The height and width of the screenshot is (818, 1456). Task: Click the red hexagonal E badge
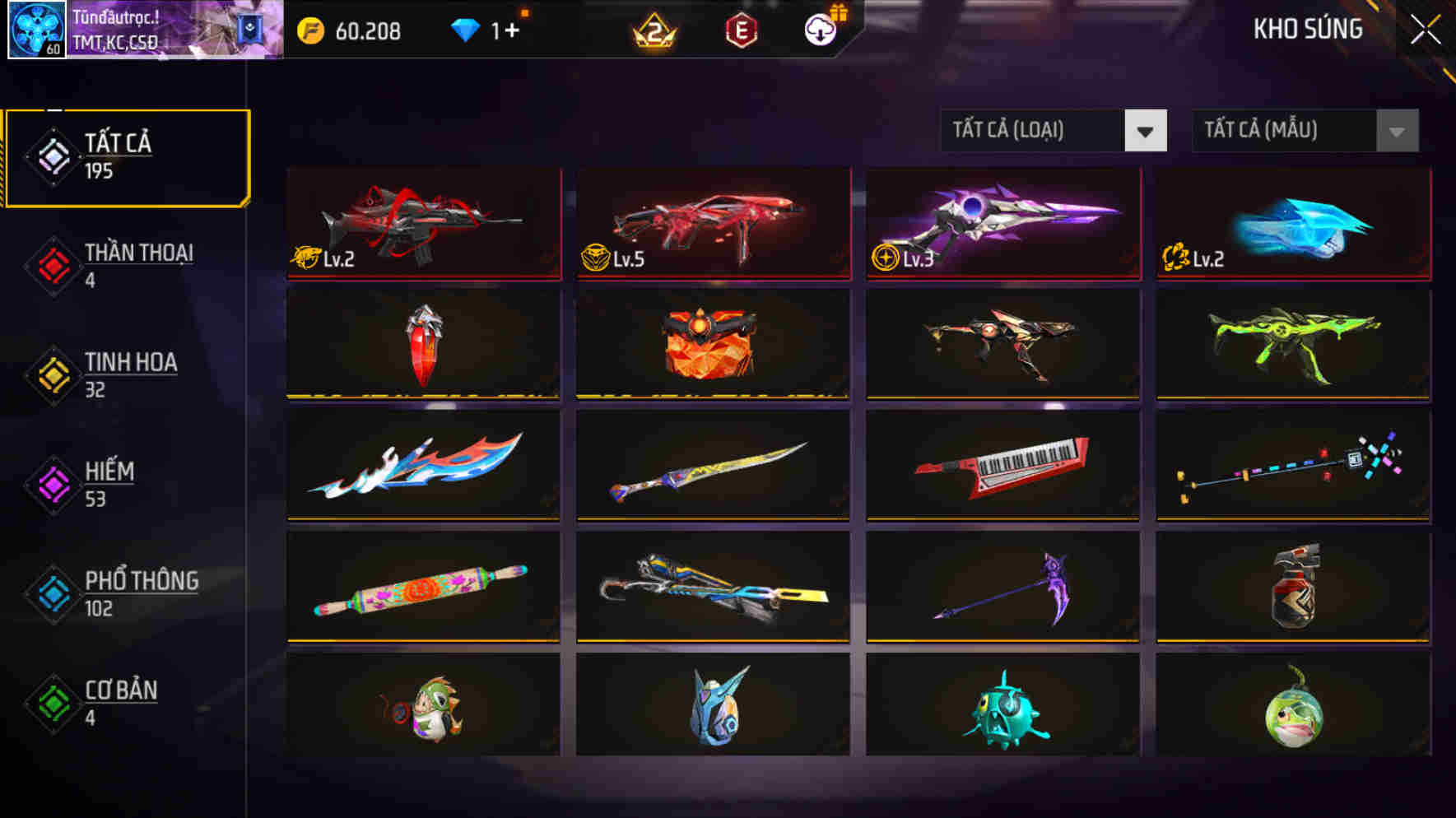[x=739, y=31]
